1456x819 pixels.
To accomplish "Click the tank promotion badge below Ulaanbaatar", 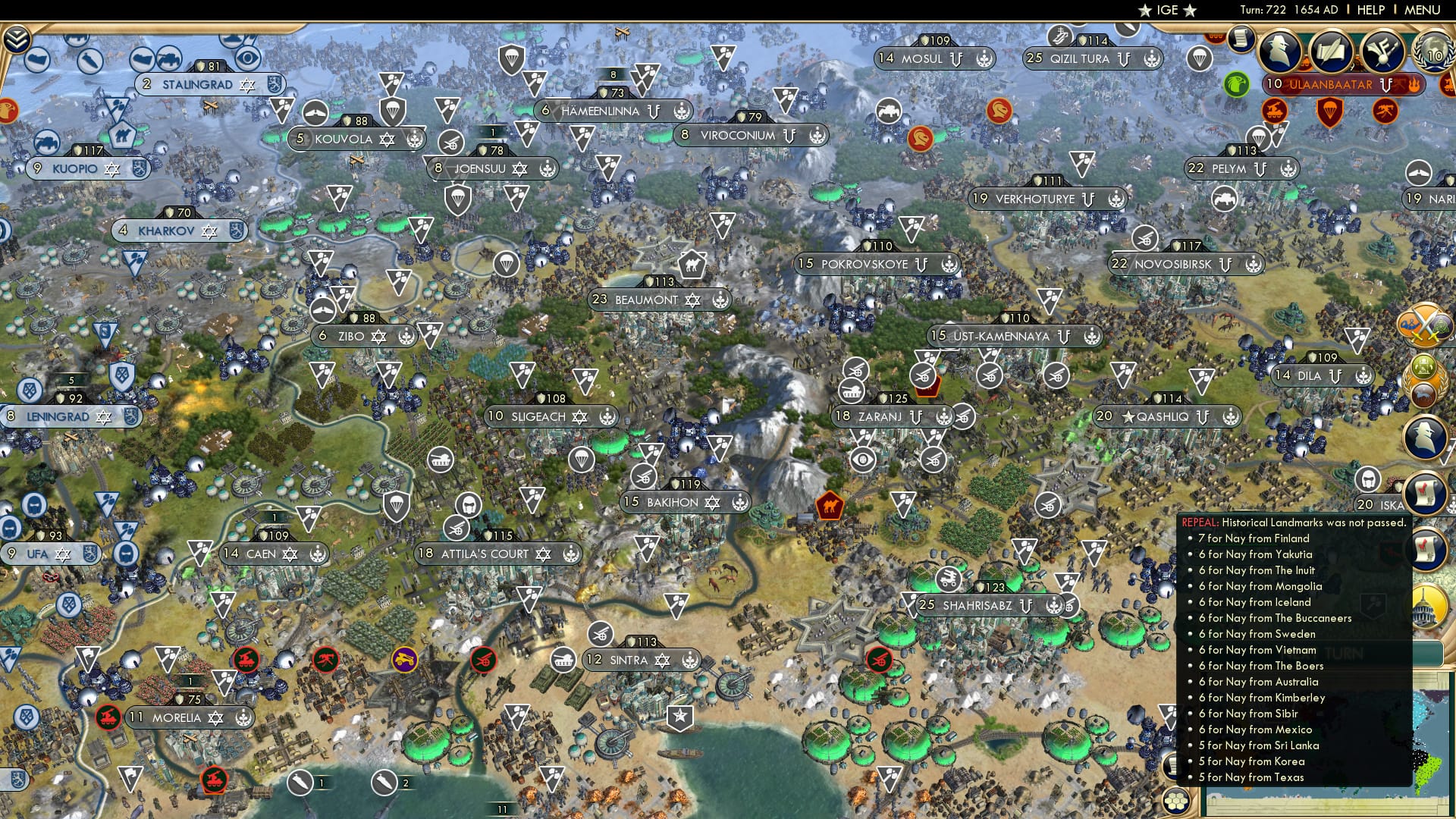I will click(1274, 110).
